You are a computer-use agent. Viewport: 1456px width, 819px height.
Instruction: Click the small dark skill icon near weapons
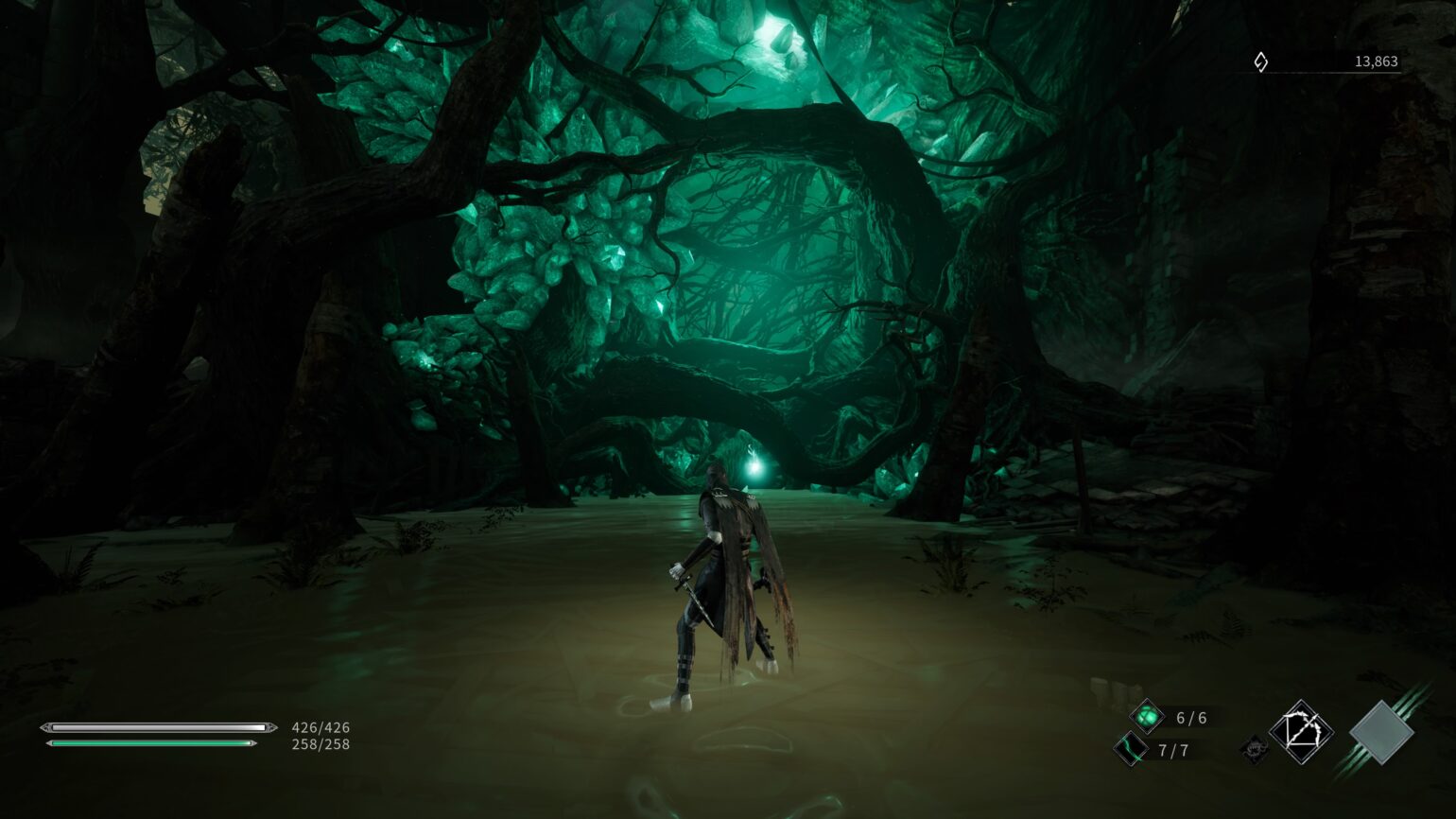tap(1255, 750)
